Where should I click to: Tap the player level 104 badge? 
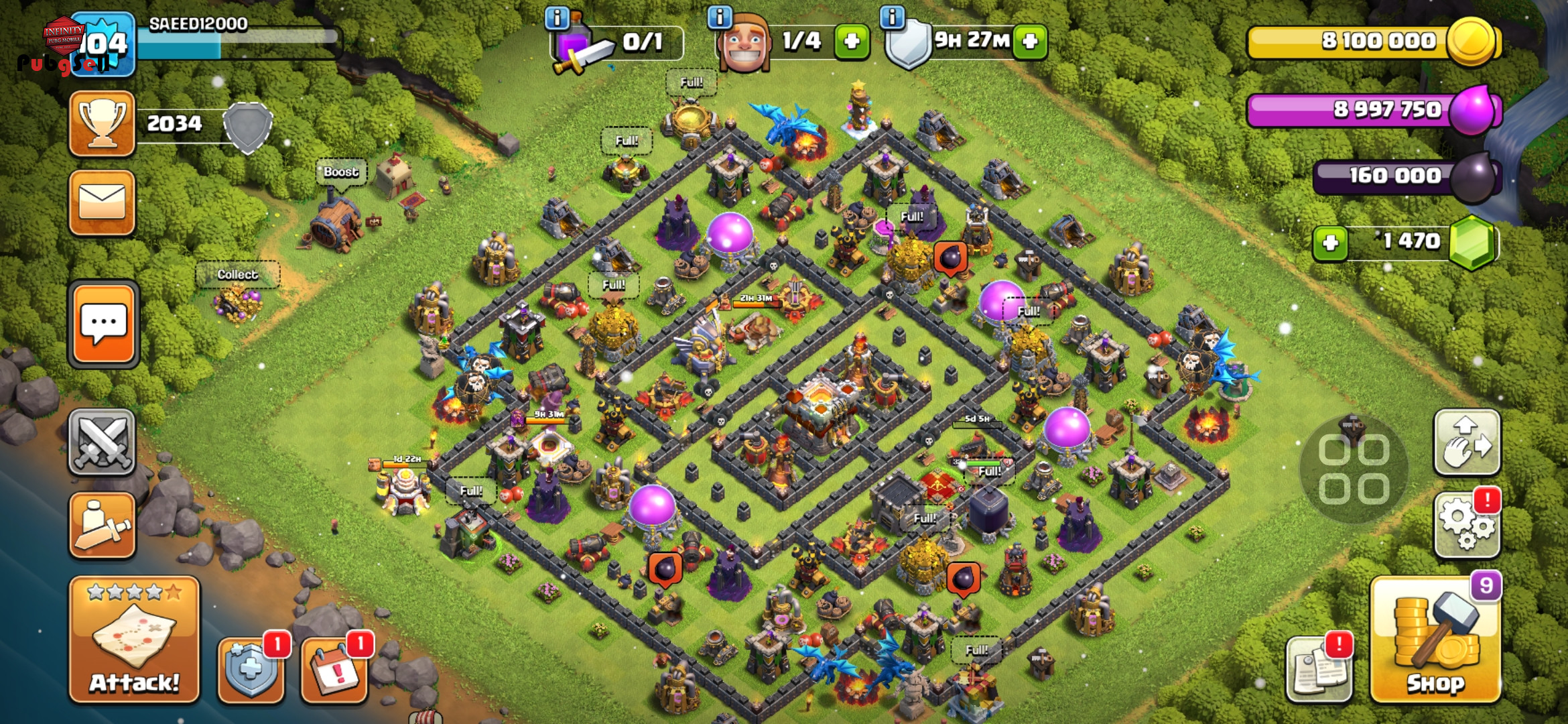tap(103, 44)
